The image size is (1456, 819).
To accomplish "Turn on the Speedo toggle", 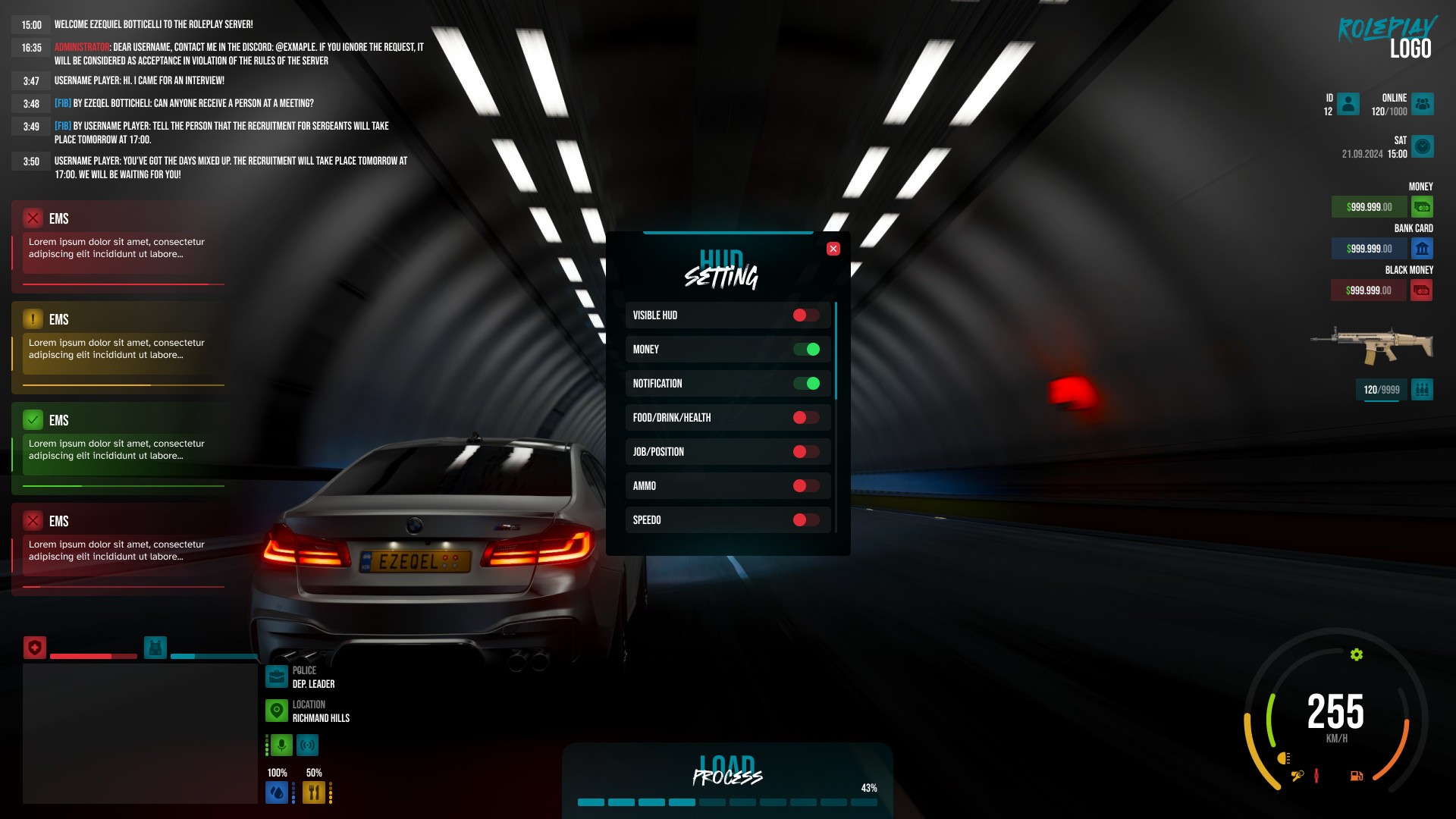I will [807, 519].
